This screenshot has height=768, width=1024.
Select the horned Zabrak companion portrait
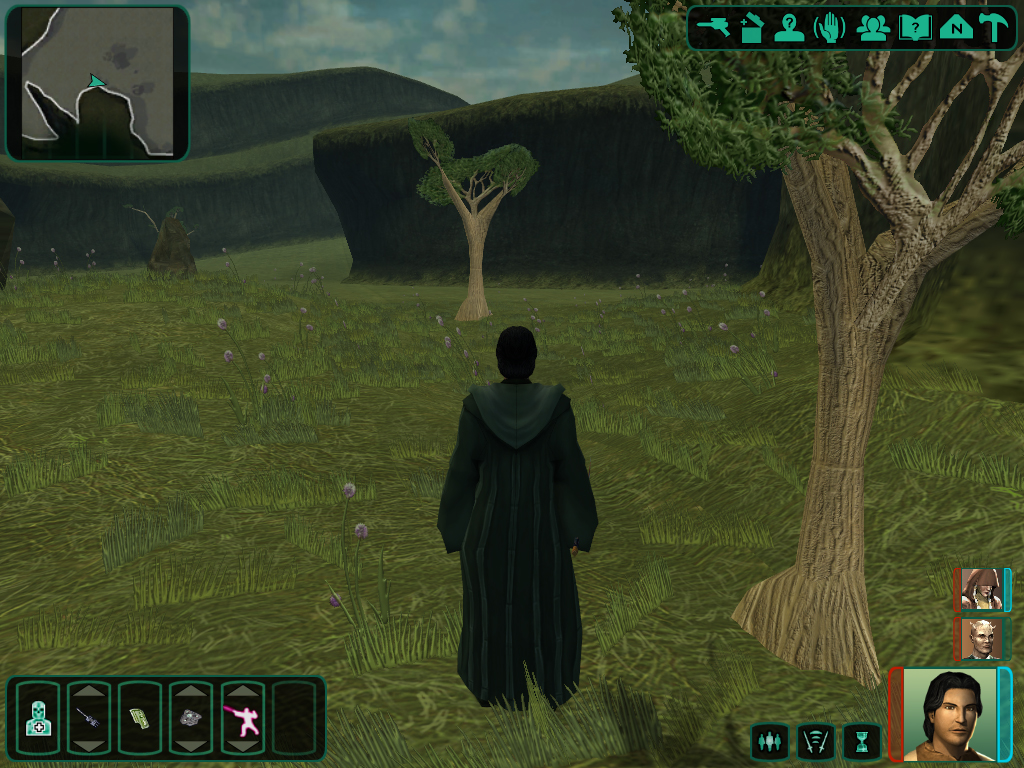980,638
